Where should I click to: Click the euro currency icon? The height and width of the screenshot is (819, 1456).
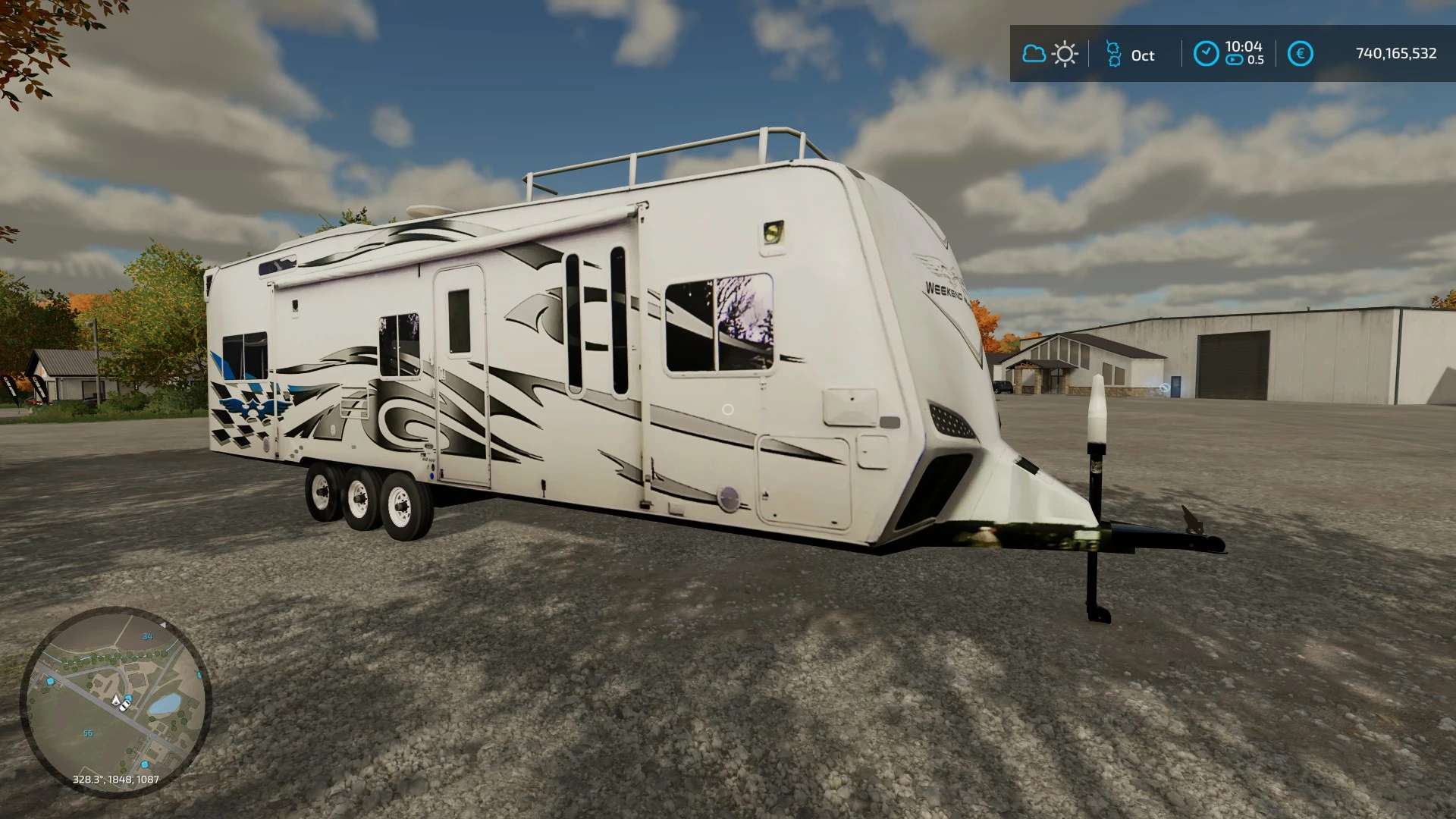click(x=1300, y=54)
